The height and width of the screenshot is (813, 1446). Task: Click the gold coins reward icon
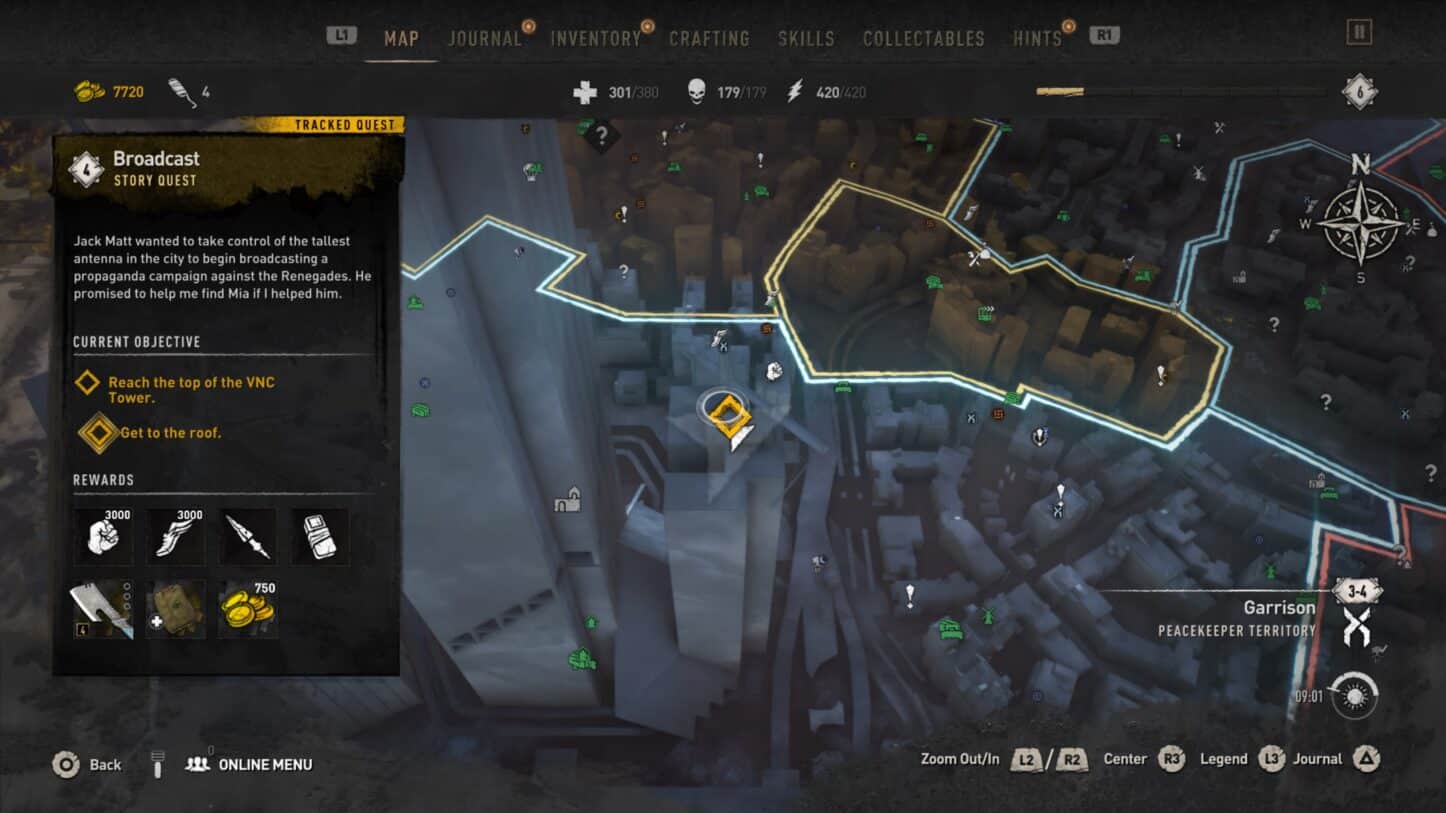(x=249, y=608)
